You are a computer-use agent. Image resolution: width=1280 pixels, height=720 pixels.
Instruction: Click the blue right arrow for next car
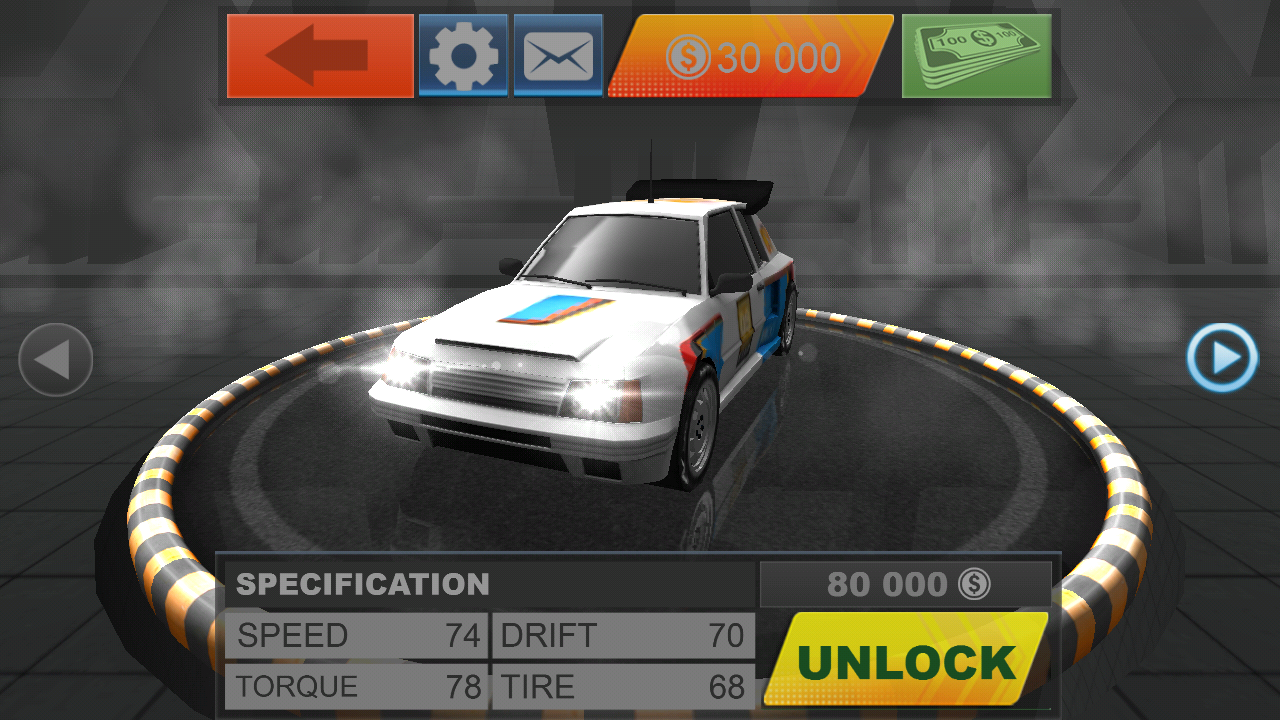click(x=1220, y=360)
